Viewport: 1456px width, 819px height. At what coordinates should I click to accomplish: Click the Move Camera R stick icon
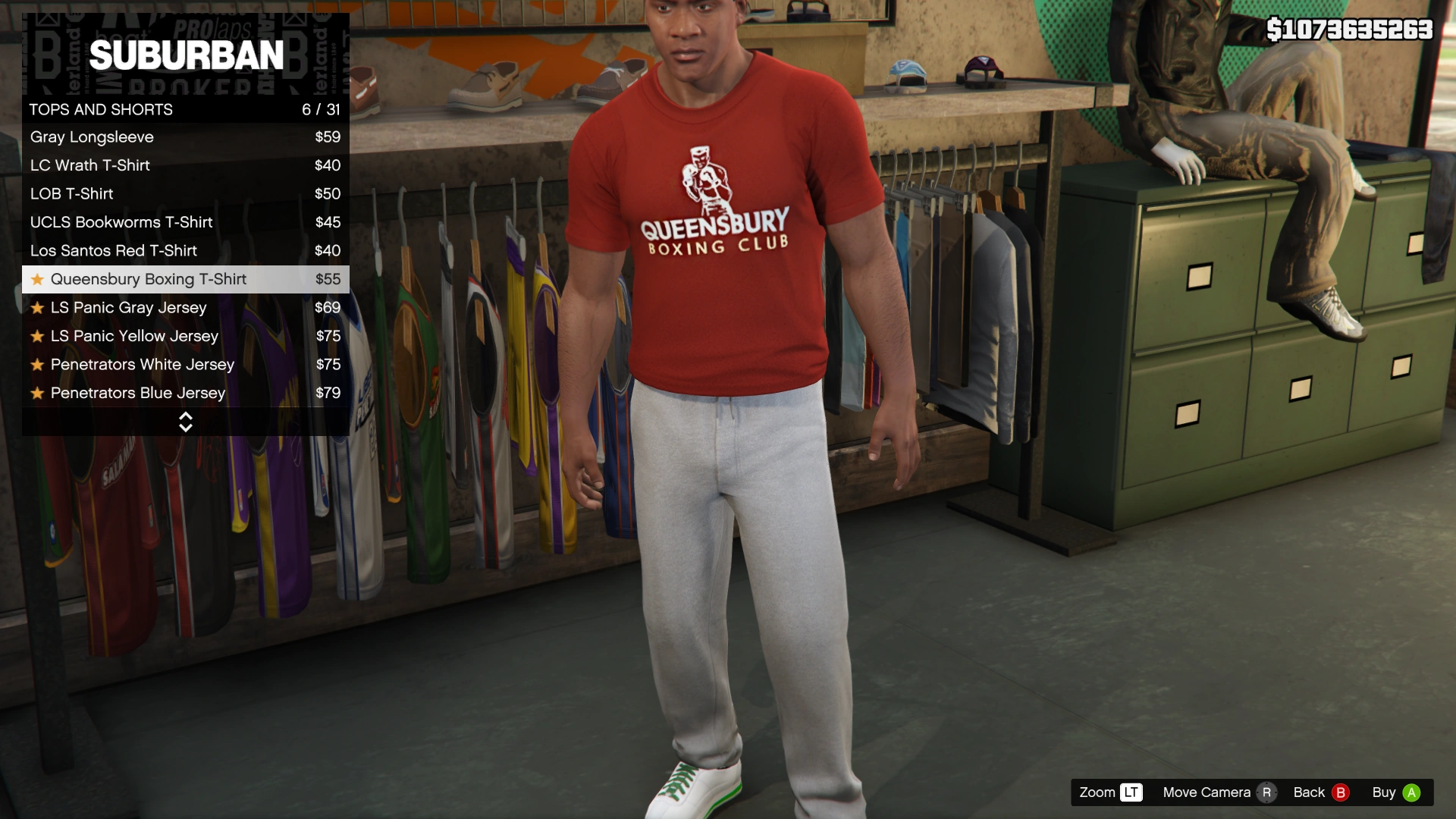point(1266,792)
